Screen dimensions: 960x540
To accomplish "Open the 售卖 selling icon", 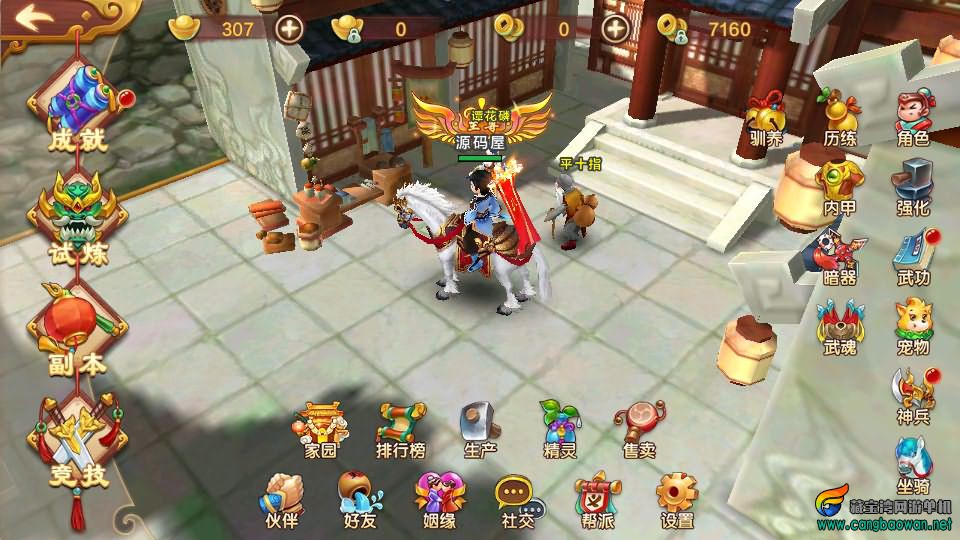I will [639, 428].
